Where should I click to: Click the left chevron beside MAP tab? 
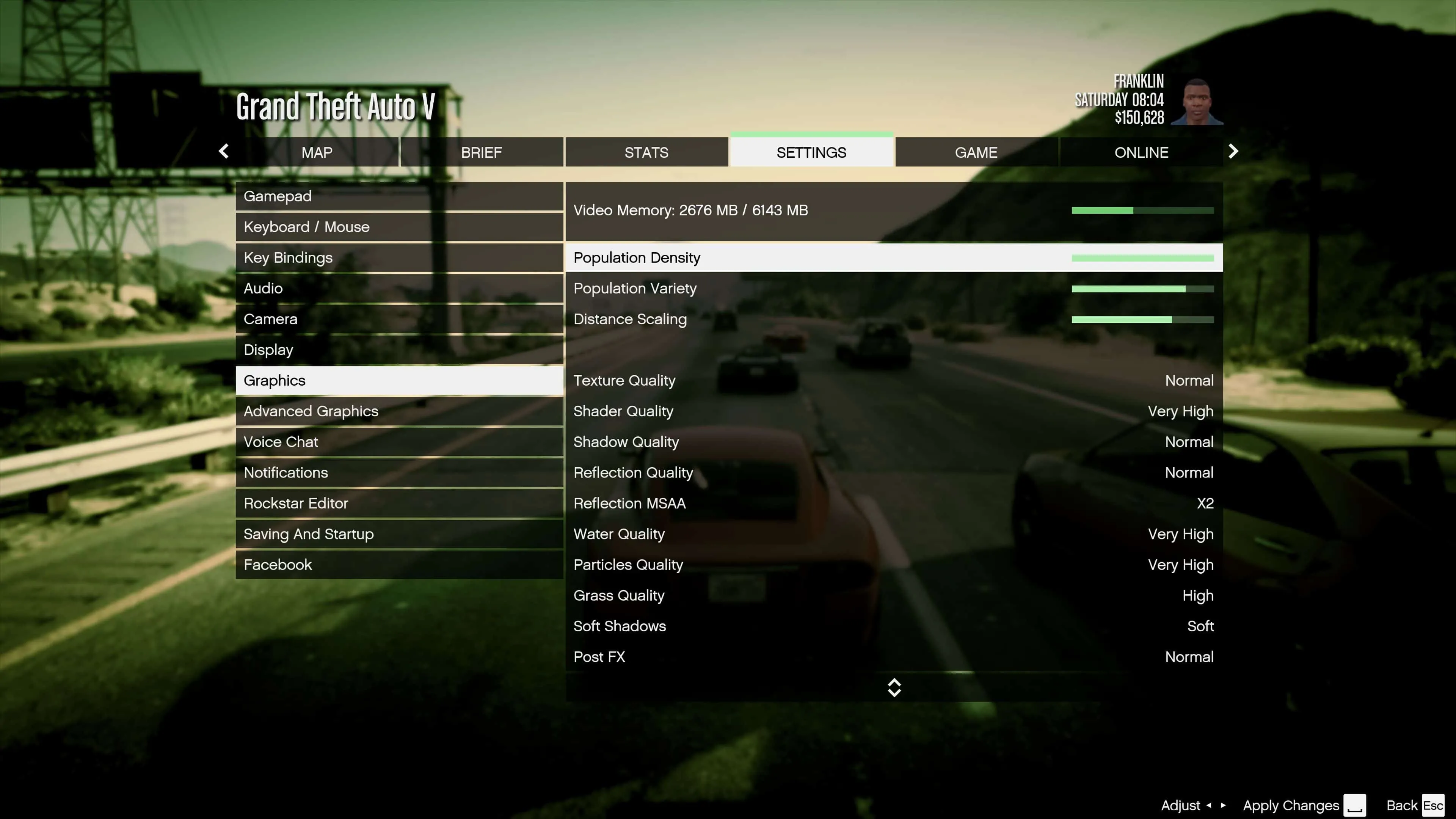point(223,152)
